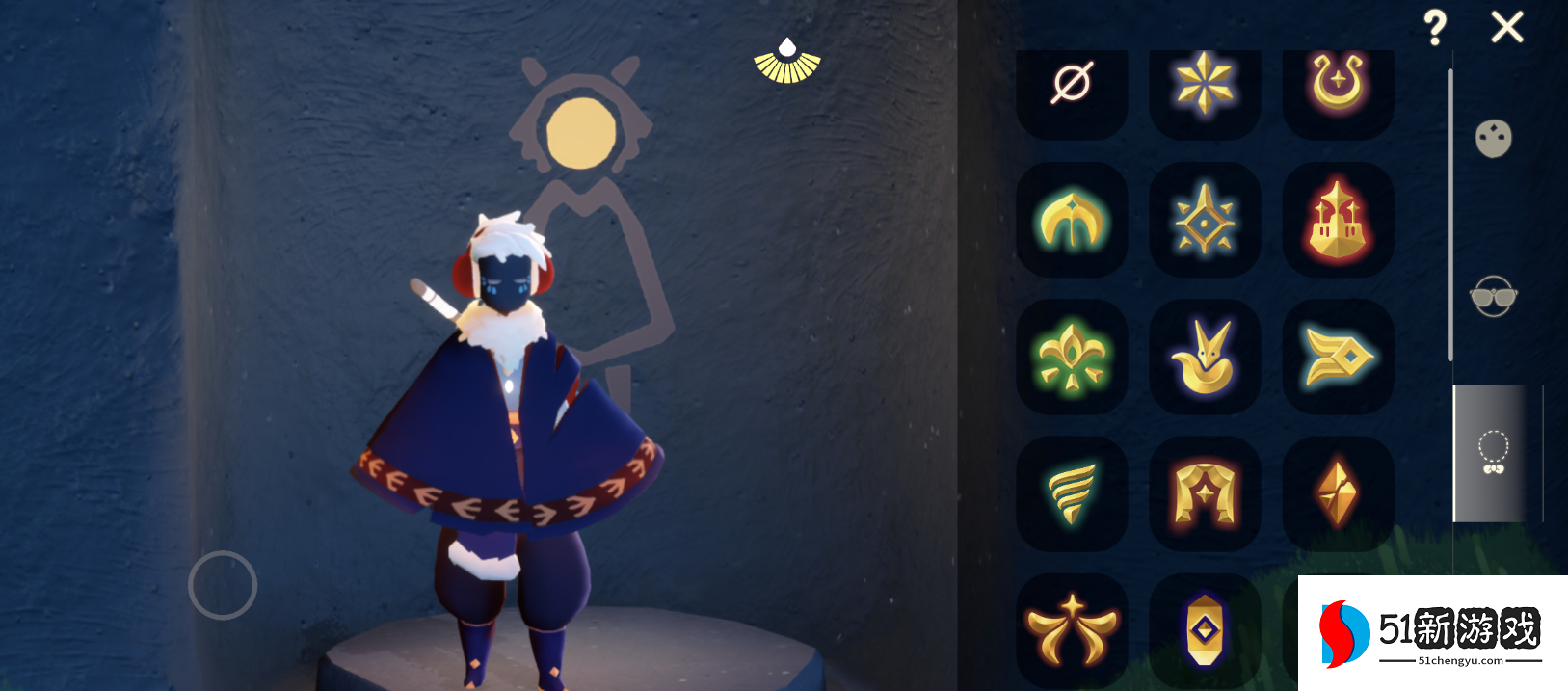Choose the purple horseshoe-shaped pendant
This screenshot has height=691, width=1568.
coord(1338,84)
